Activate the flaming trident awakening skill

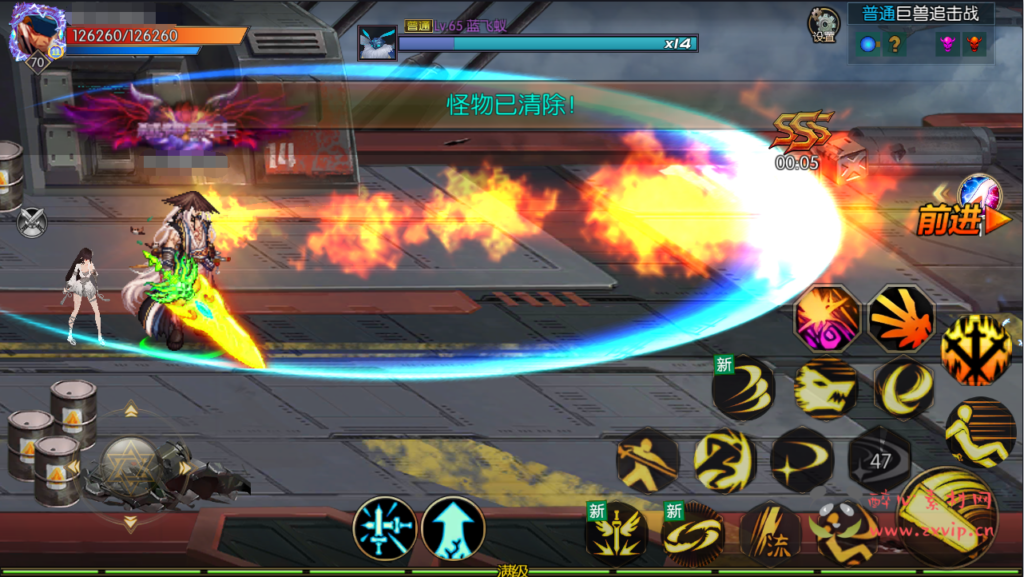tap(976, 349)
